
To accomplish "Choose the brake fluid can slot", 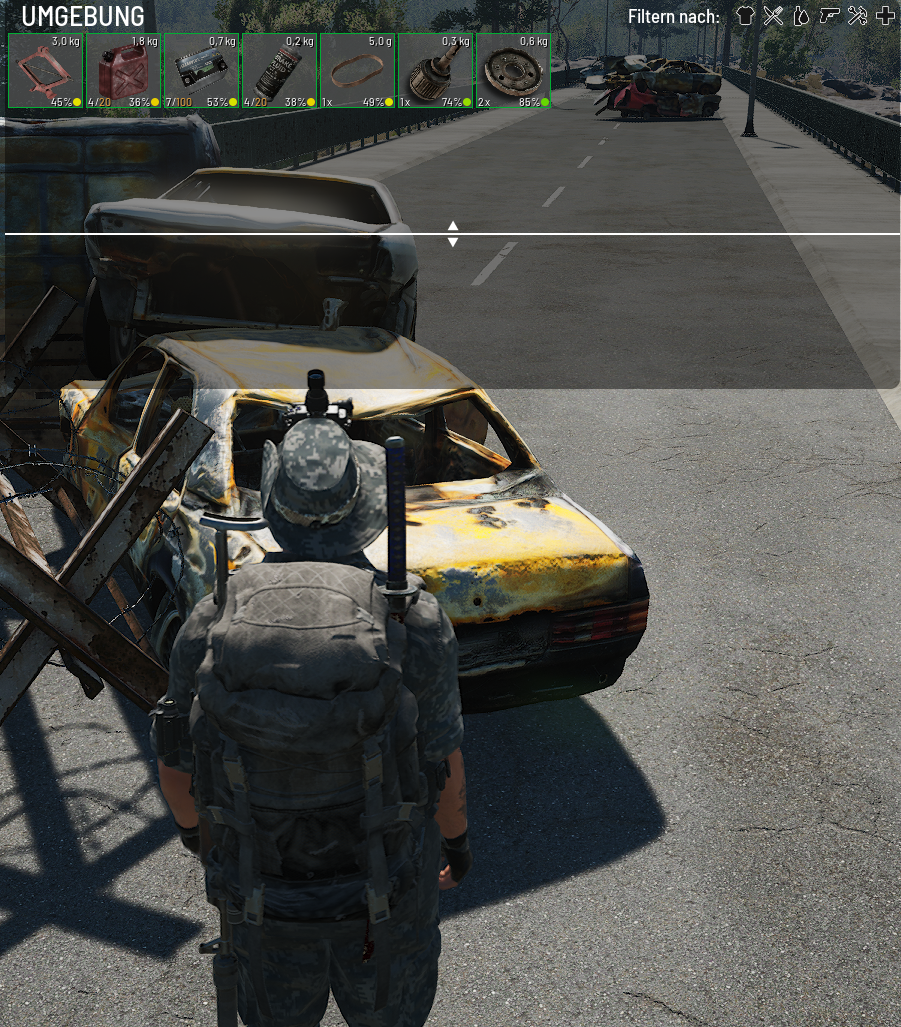I will pos(280,71).
